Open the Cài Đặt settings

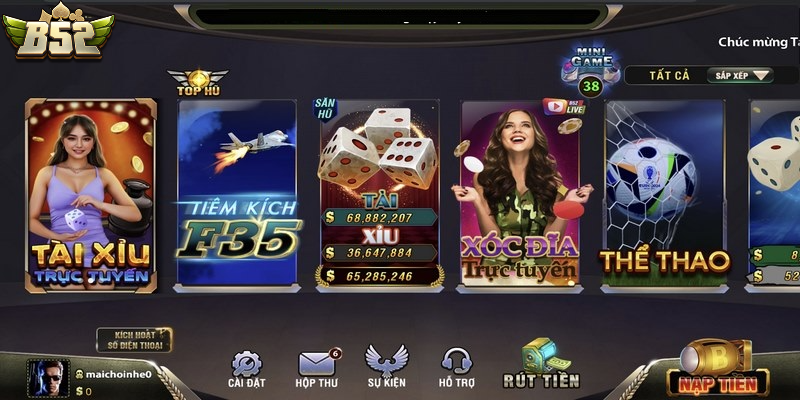pyautogui.click(x=246, y=368)
